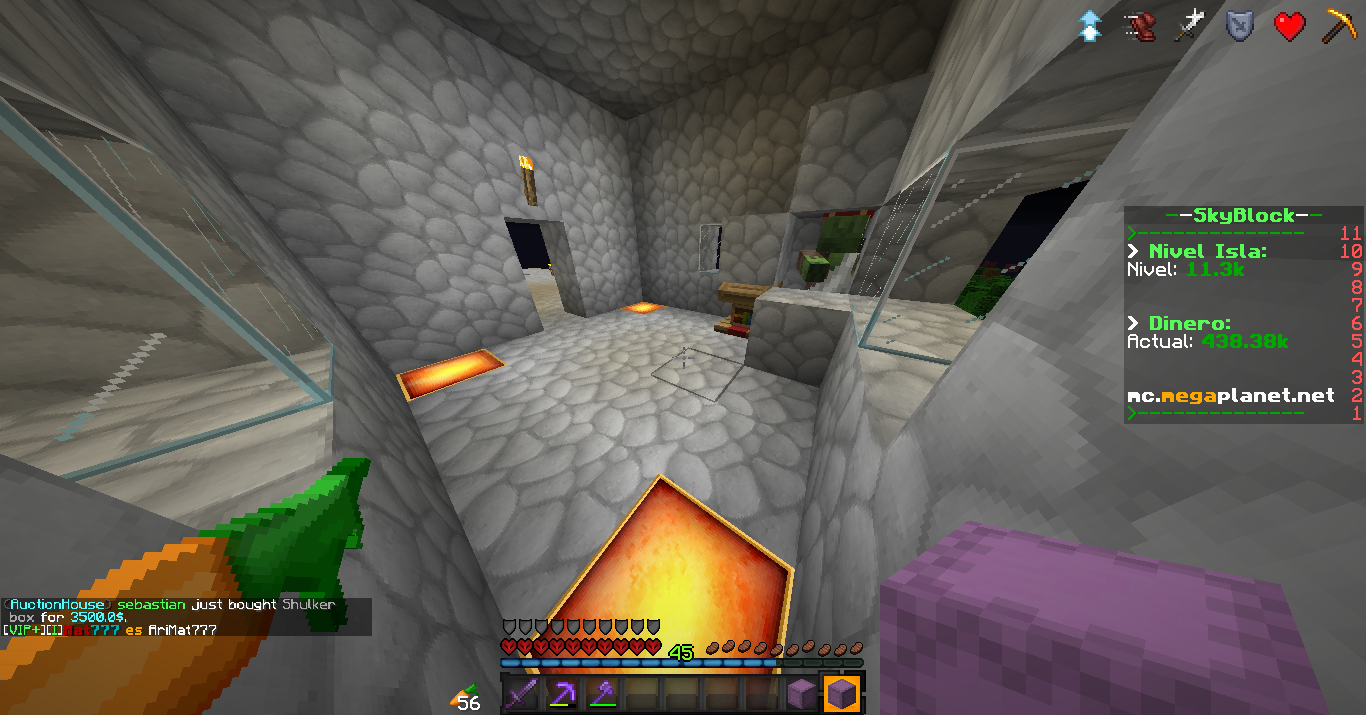Click the mc.megaplanet.net scoreboard line

point(1230,396)
